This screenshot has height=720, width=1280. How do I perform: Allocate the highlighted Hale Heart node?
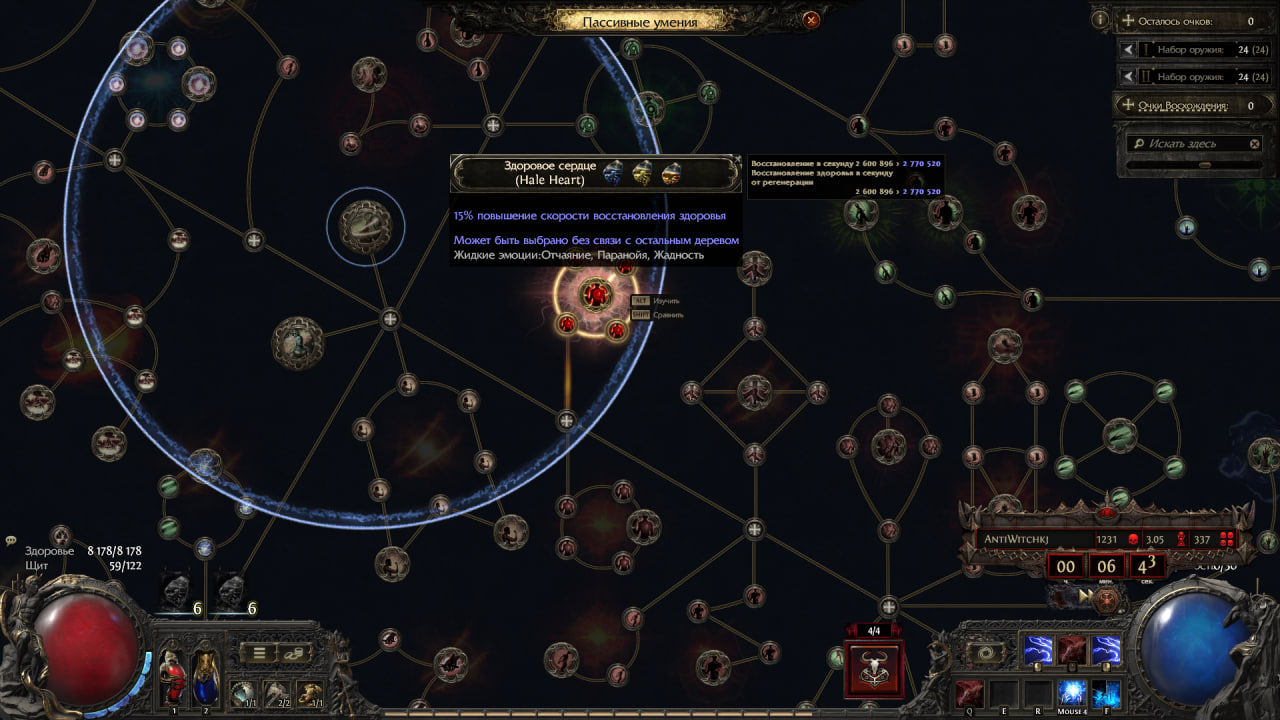pyautogui.click(x=597, y=294)
